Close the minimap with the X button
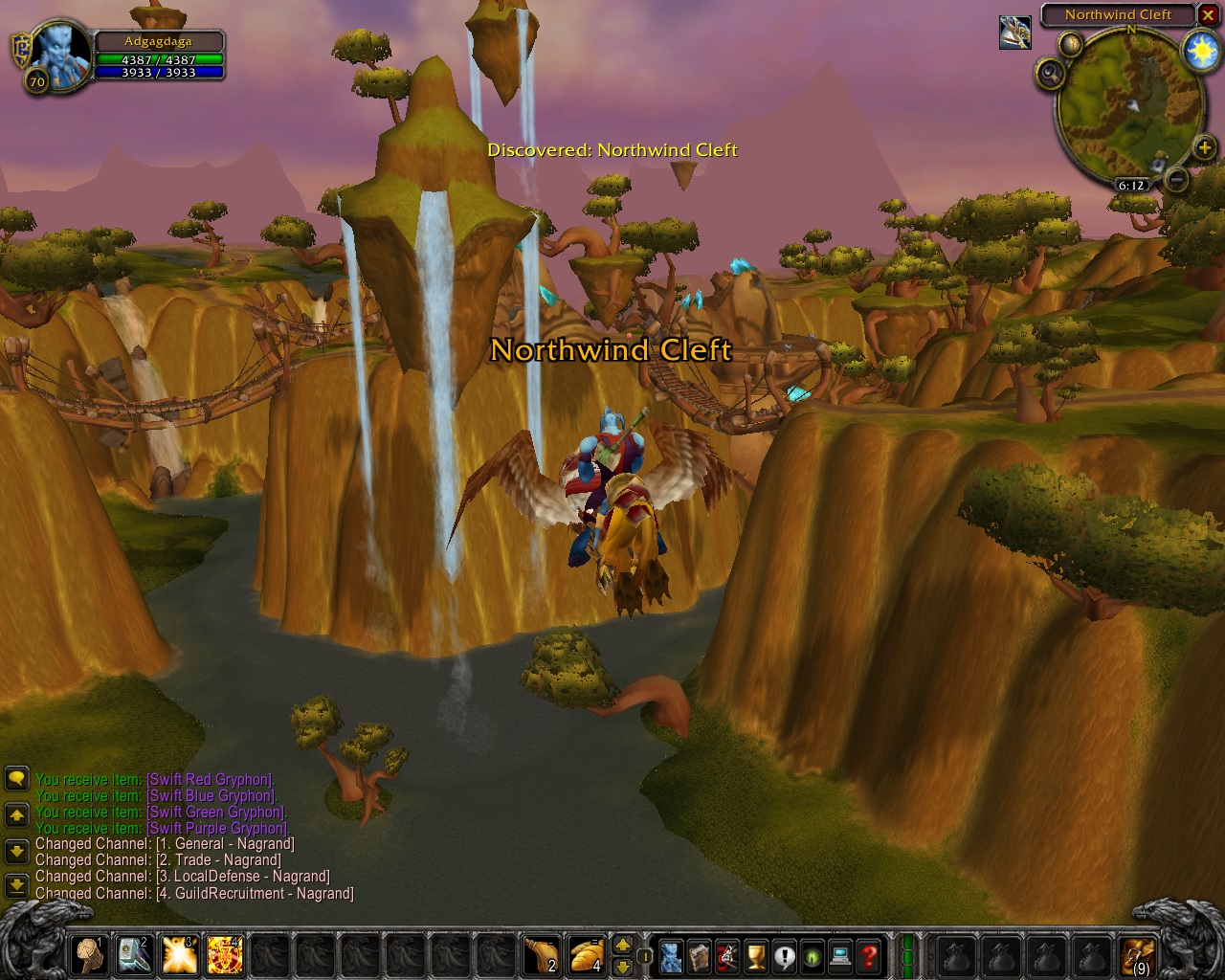The height and width of the screenshot is (980, 1225). click(1209, 14)
